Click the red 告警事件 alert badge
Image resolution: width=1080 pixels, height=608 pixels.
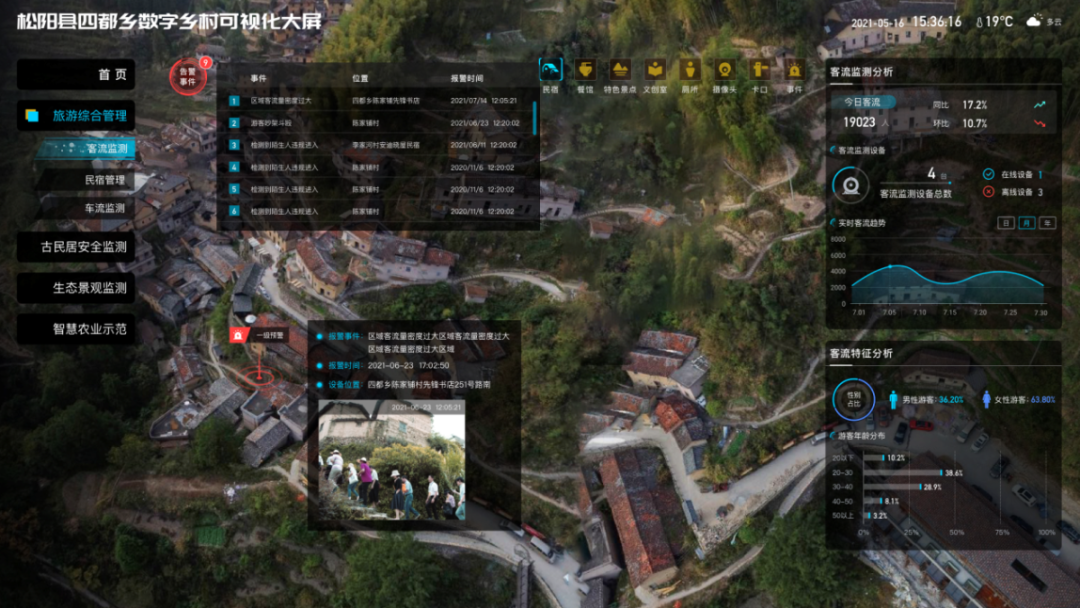[187, 75]
